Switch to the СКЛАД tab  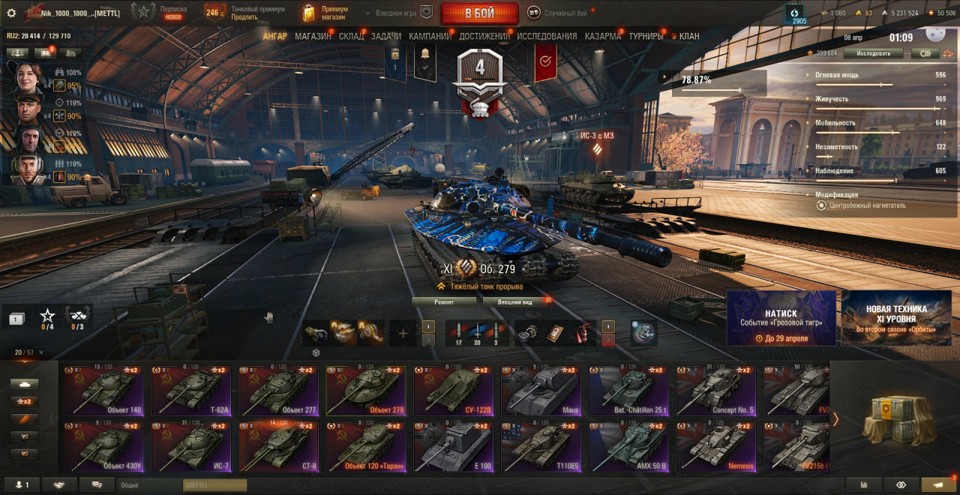point(351,36)
